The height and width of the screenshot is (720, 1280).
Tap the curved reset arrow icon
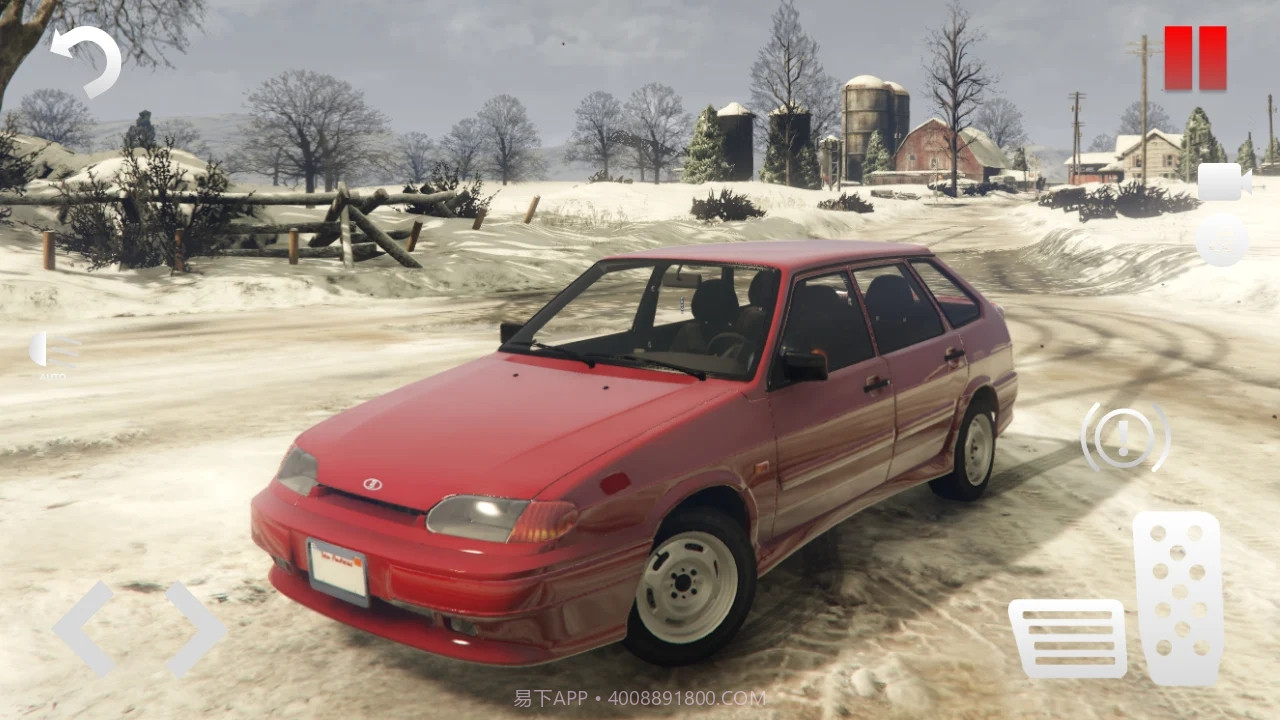click(x=88, y=59)
